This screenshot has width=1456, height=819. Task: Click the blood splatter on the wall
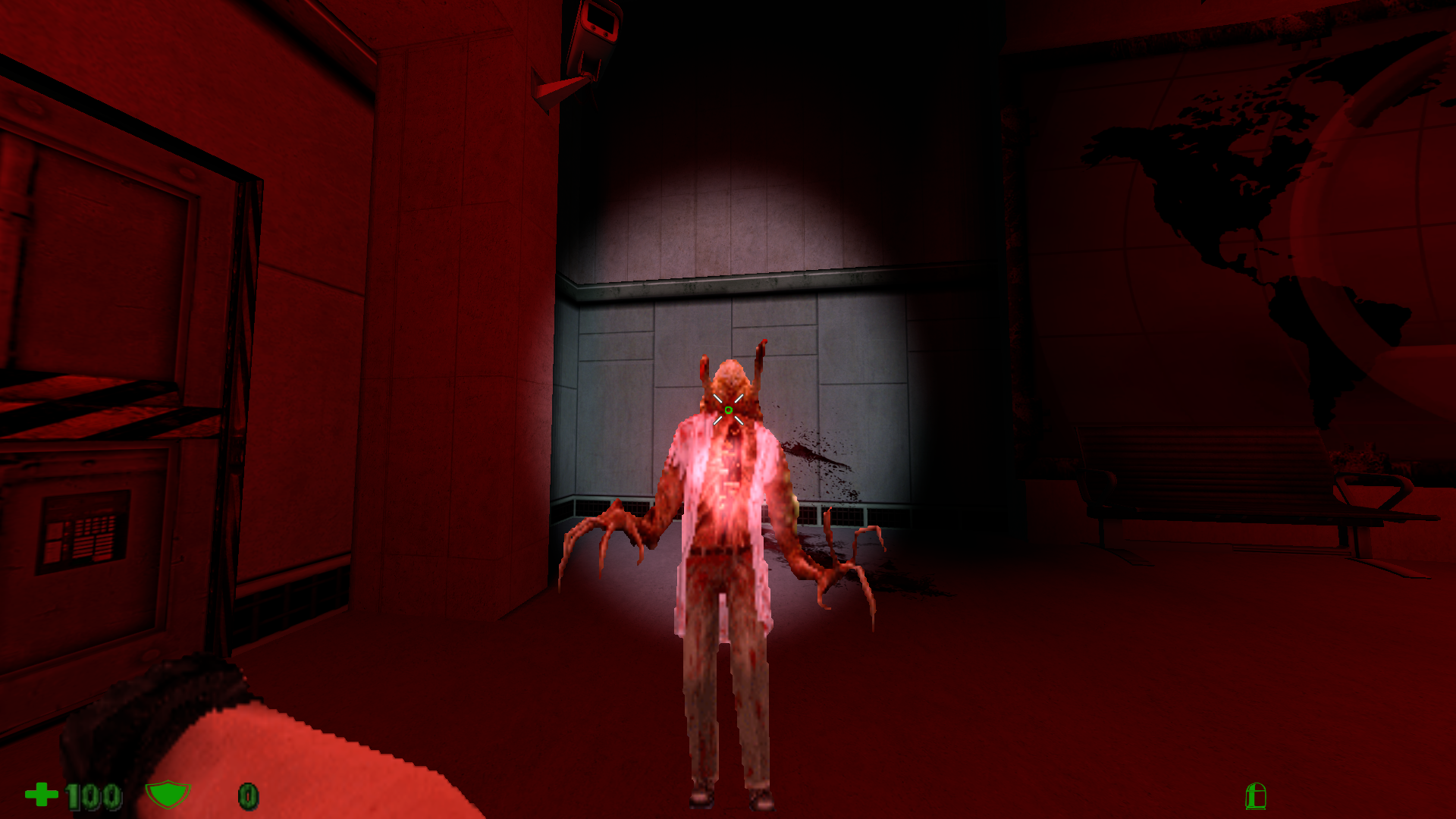point(815,455)
